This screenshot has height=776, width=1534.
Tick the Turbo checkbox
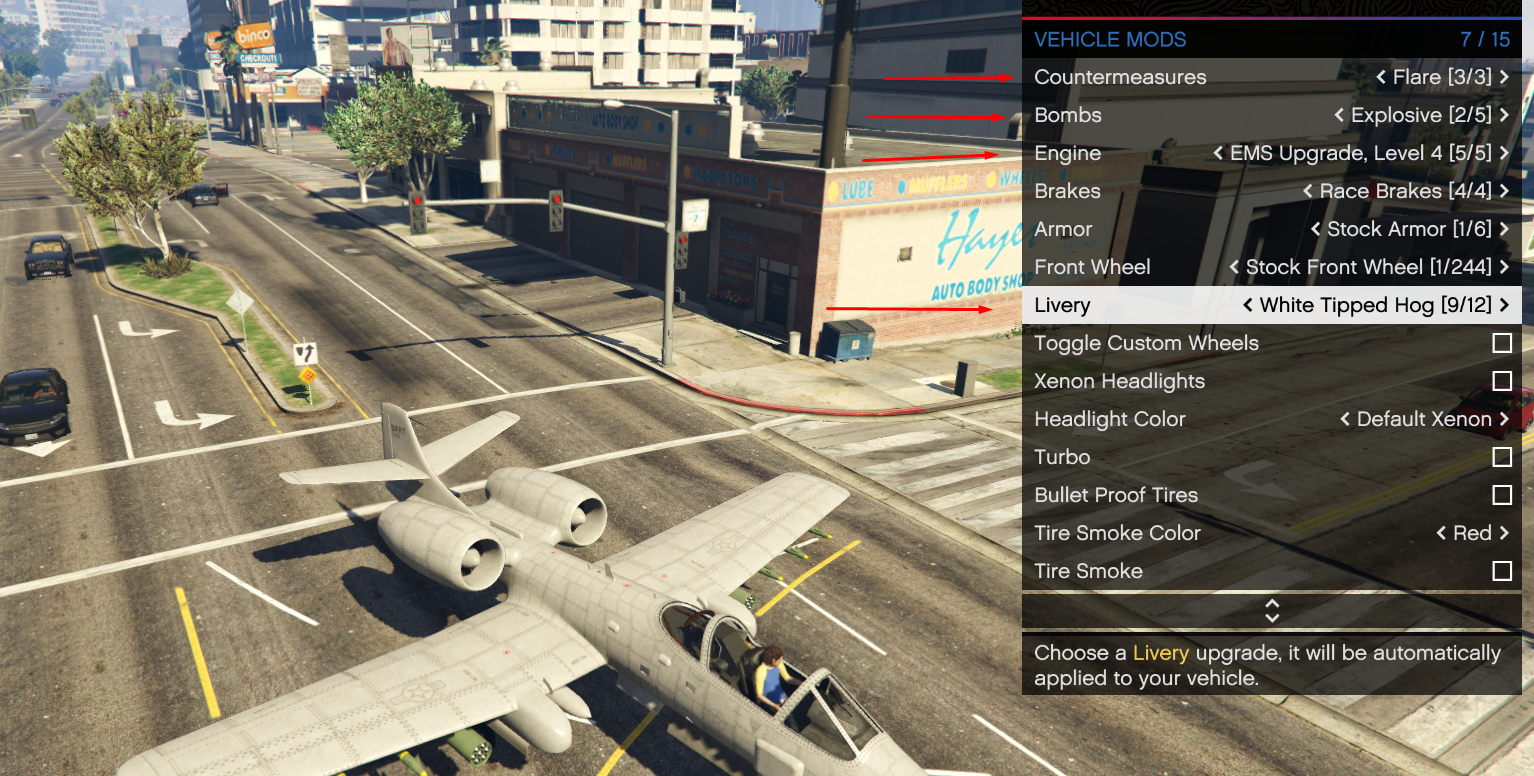pos(1501,457)
